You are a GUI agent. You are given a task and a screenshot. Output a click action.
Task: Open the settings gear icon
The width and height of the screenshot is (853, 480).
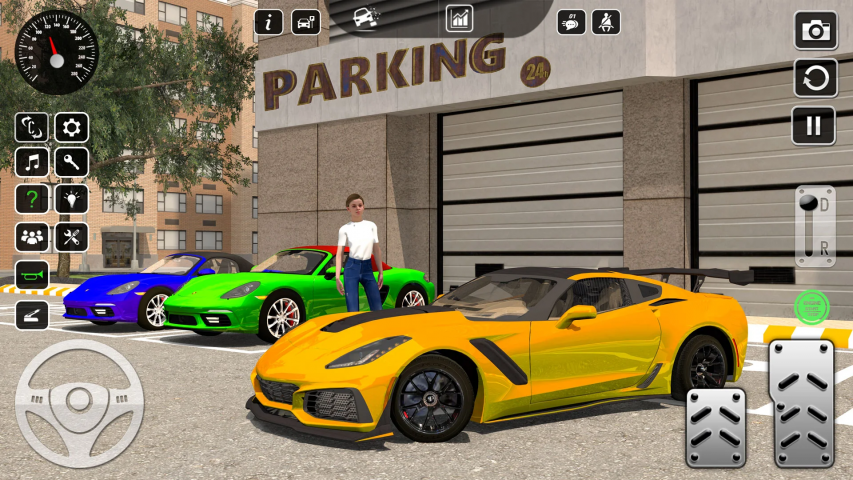(71, 127)
